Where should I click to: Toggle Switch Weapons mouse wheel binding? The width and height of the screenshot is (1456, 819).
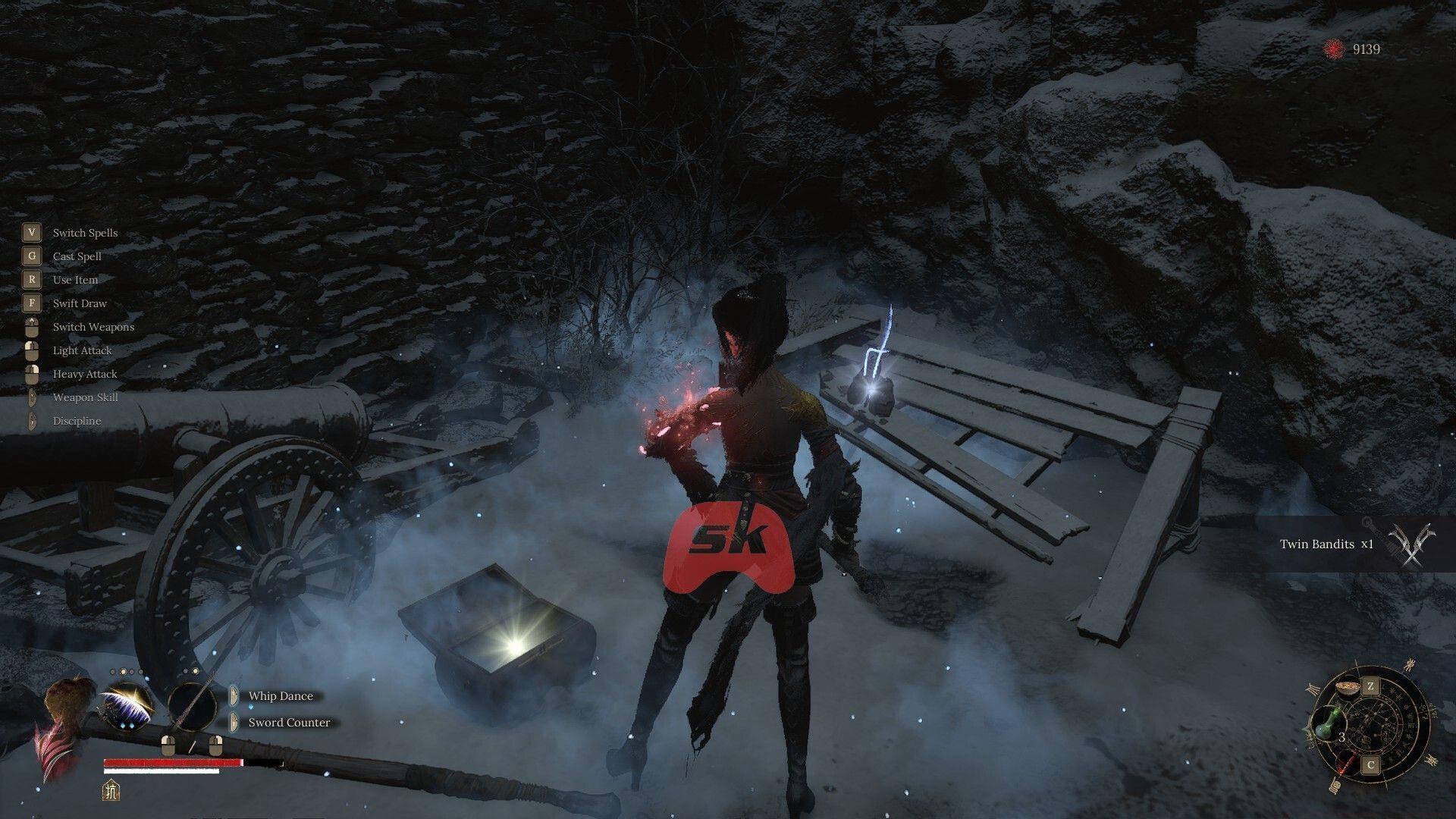point(31,326)
